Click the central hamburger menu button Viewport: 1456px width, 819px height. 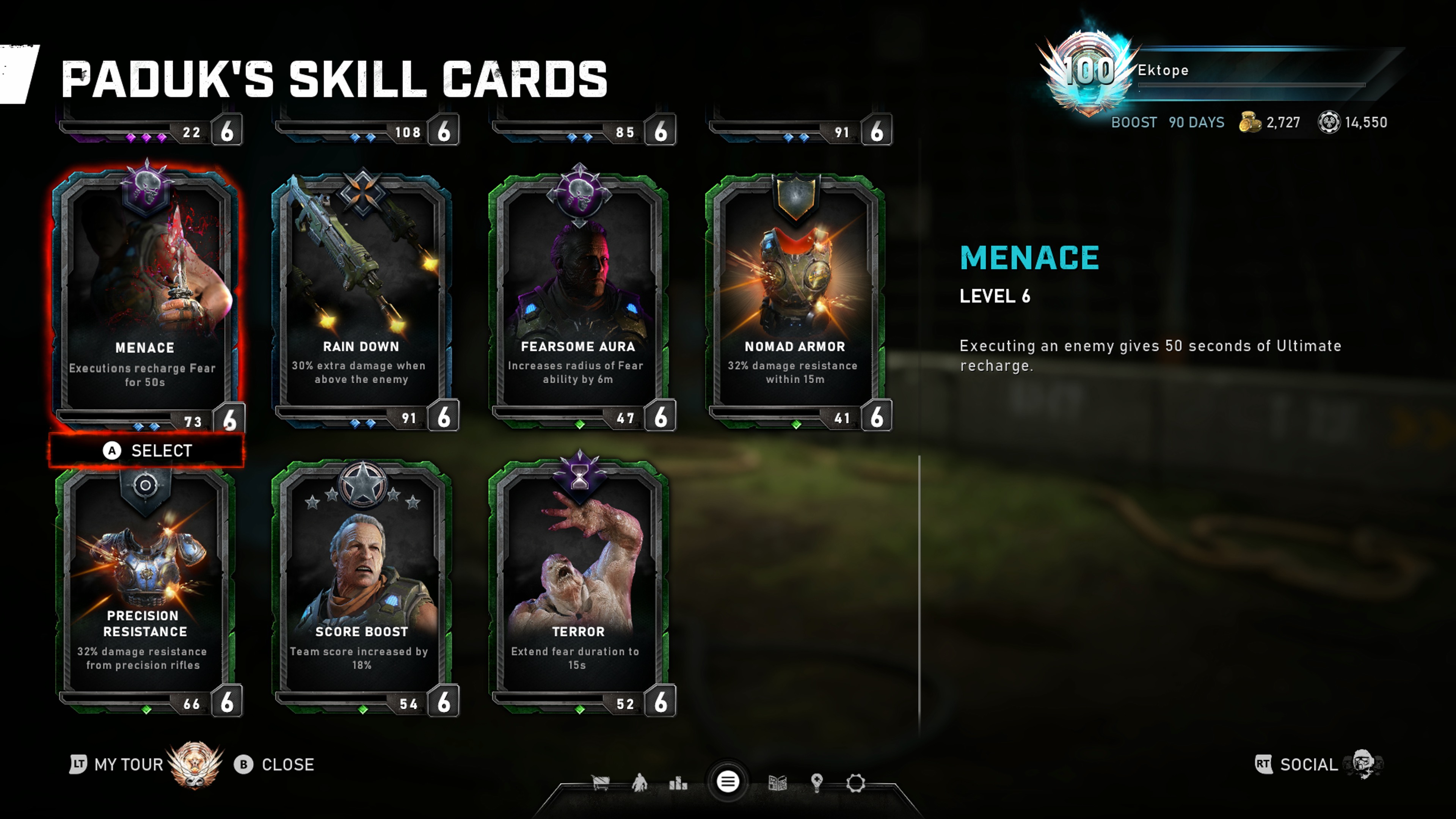[x=728, y=782]
